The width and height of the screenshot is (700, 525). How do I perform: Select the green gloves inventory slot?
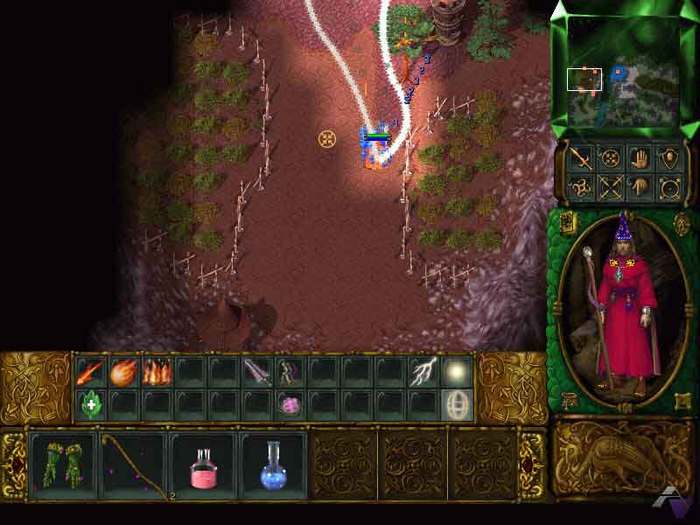62,465
